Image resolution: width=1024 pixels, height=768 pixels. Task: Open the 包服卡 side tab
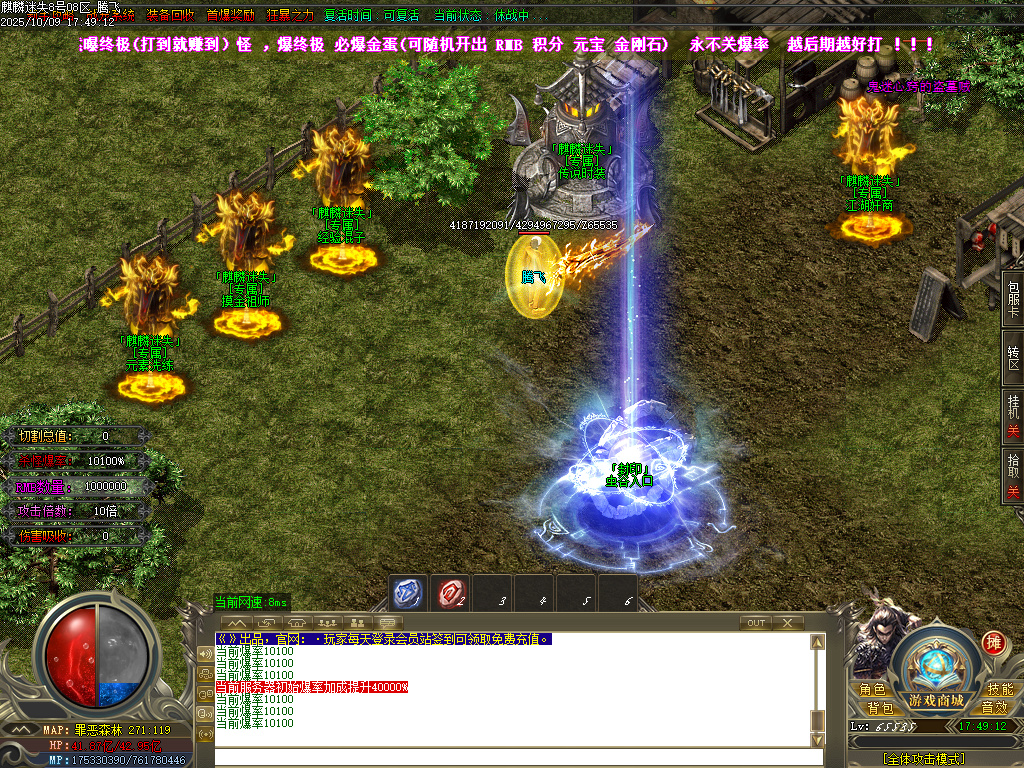(x=1013, y=298)
